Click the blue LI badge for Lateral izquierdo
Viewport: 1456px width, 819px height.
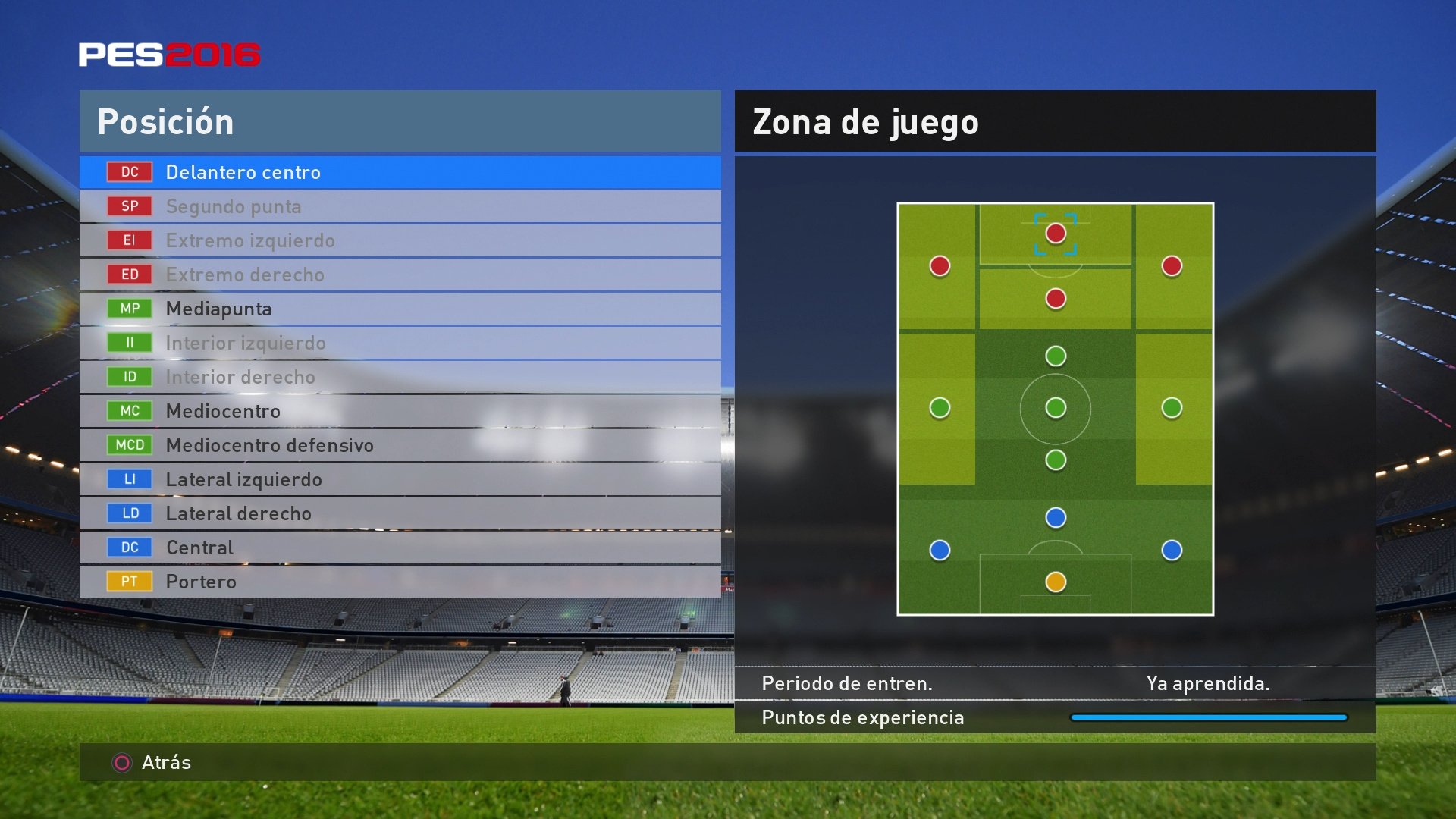(129, 479)
